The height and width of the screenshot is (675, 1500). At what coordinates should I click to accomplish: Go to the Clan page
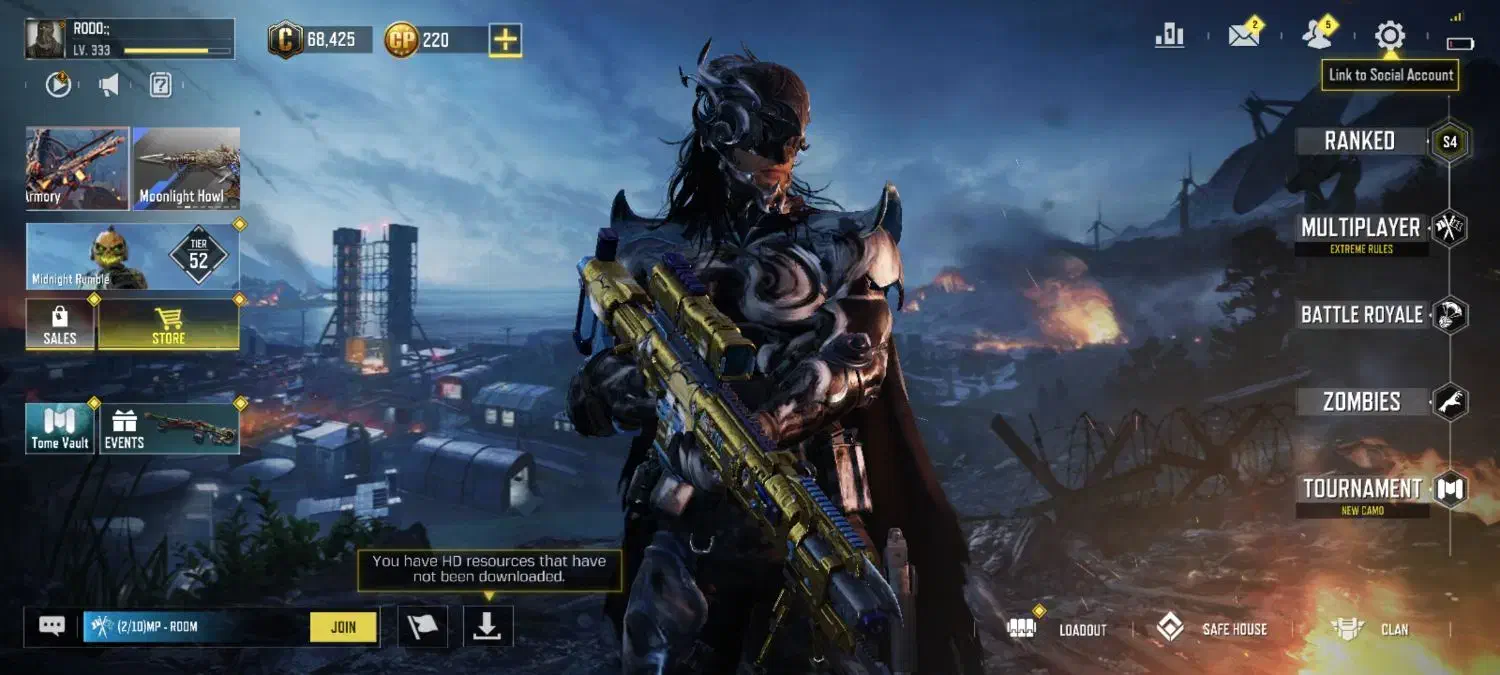pos(1372,629)
